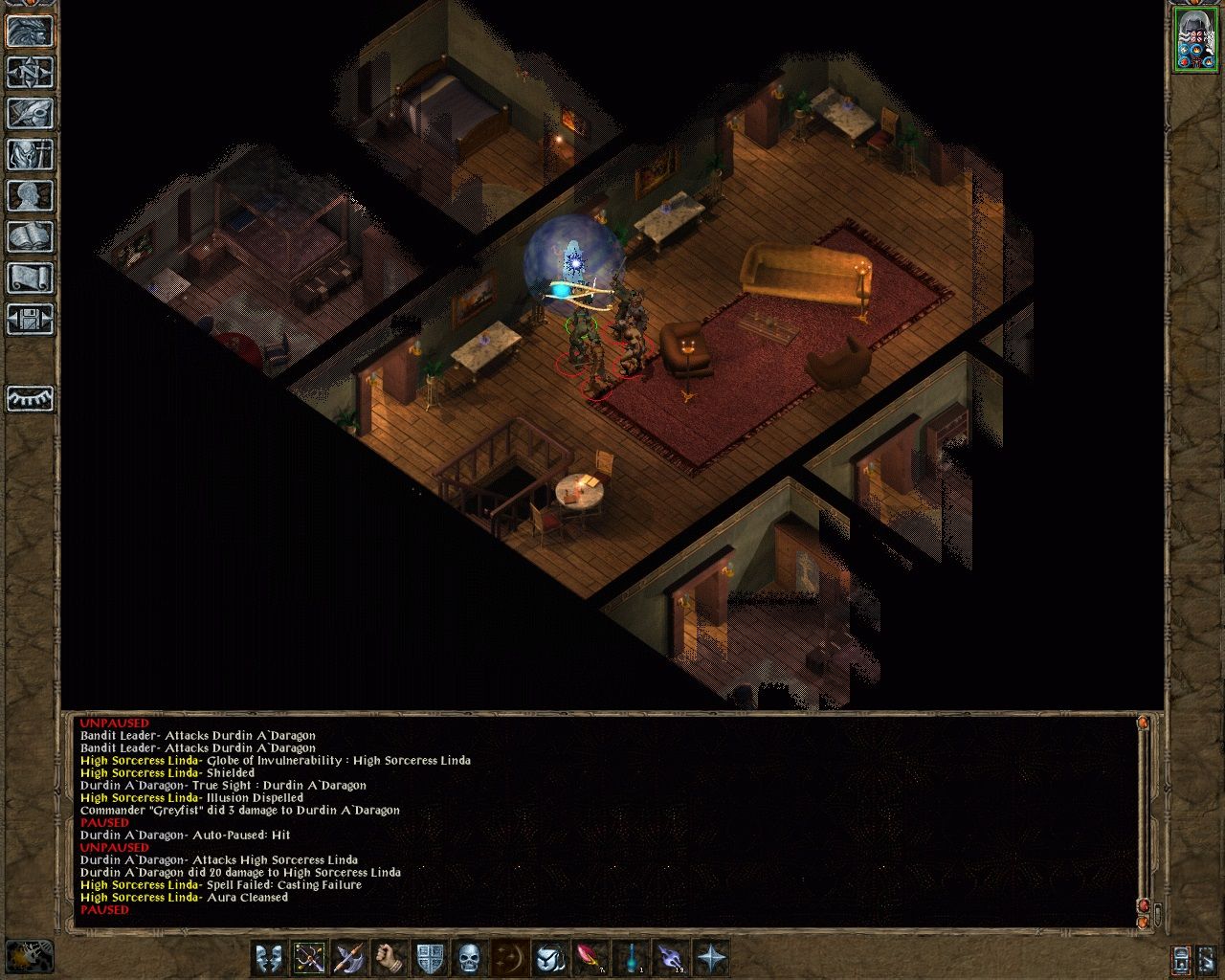Return to the game world view
The height and width of the screenshot is (980, 1225).
tap(30, 32)
